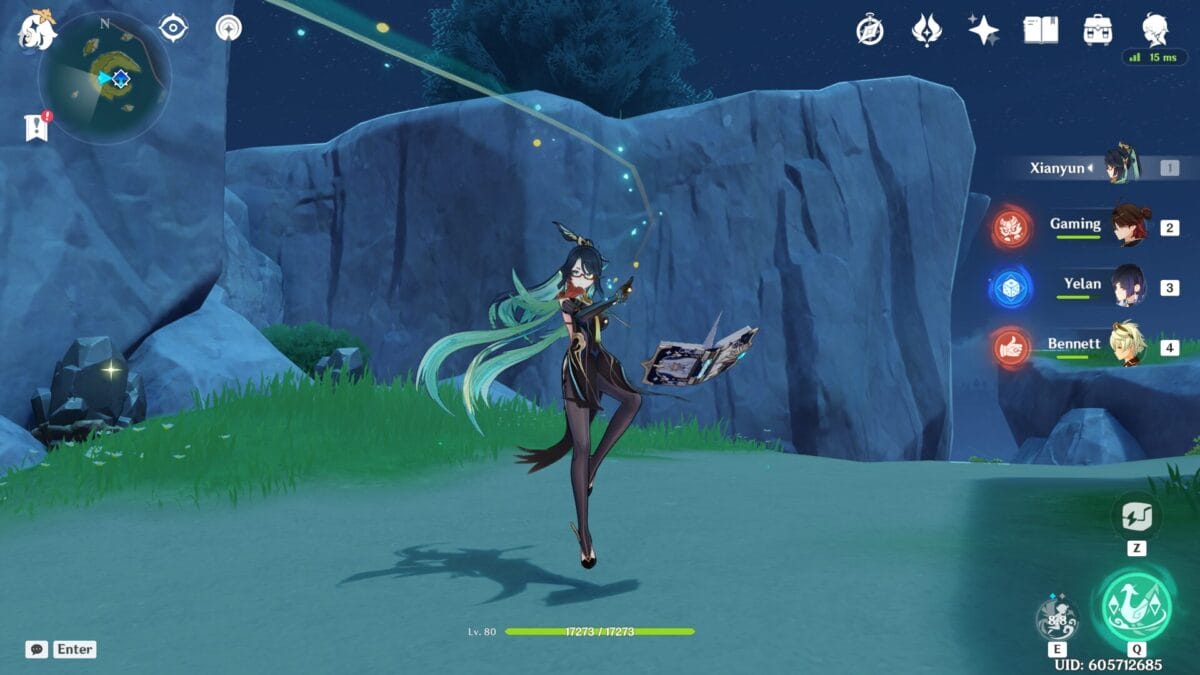Image resolution: width=1200 pixels, height=675 pixels.
Task: Click the battle pass icon
Action: coord(927,30)
